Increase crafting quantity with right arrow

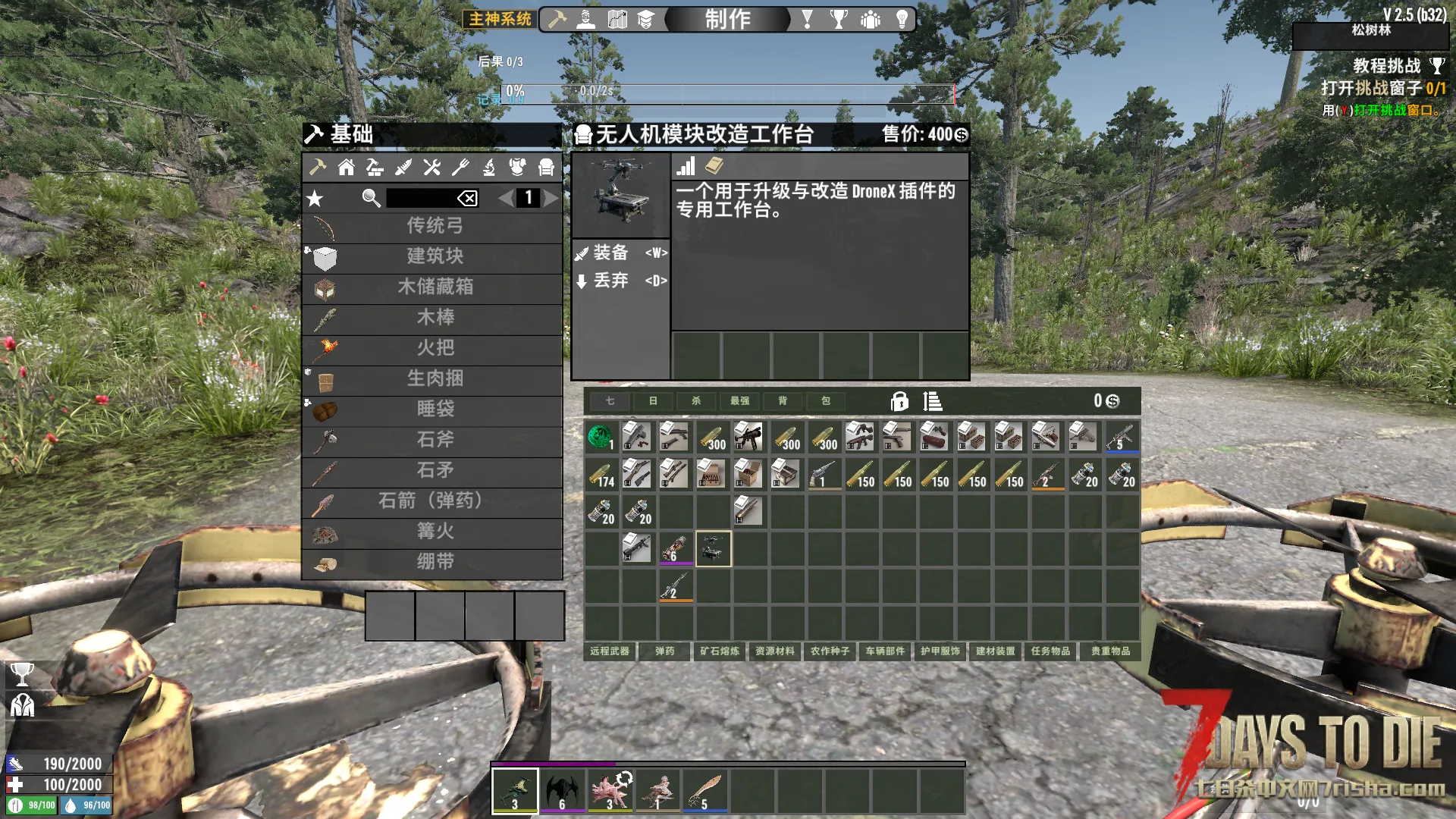pyautogui.click(x=551, y=199)
